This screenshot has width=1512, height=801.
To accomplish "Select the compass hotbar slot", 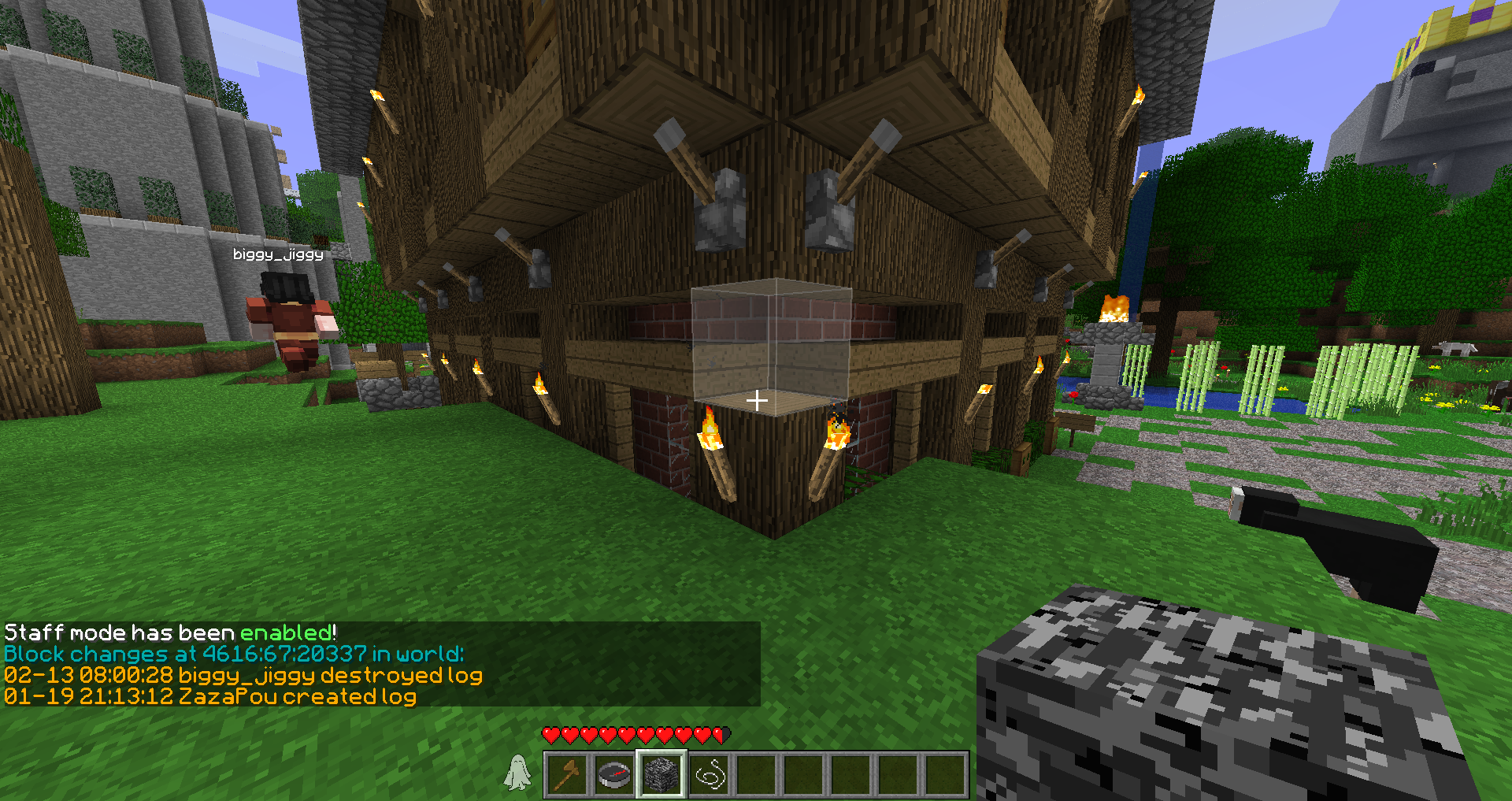I will 614,774.
